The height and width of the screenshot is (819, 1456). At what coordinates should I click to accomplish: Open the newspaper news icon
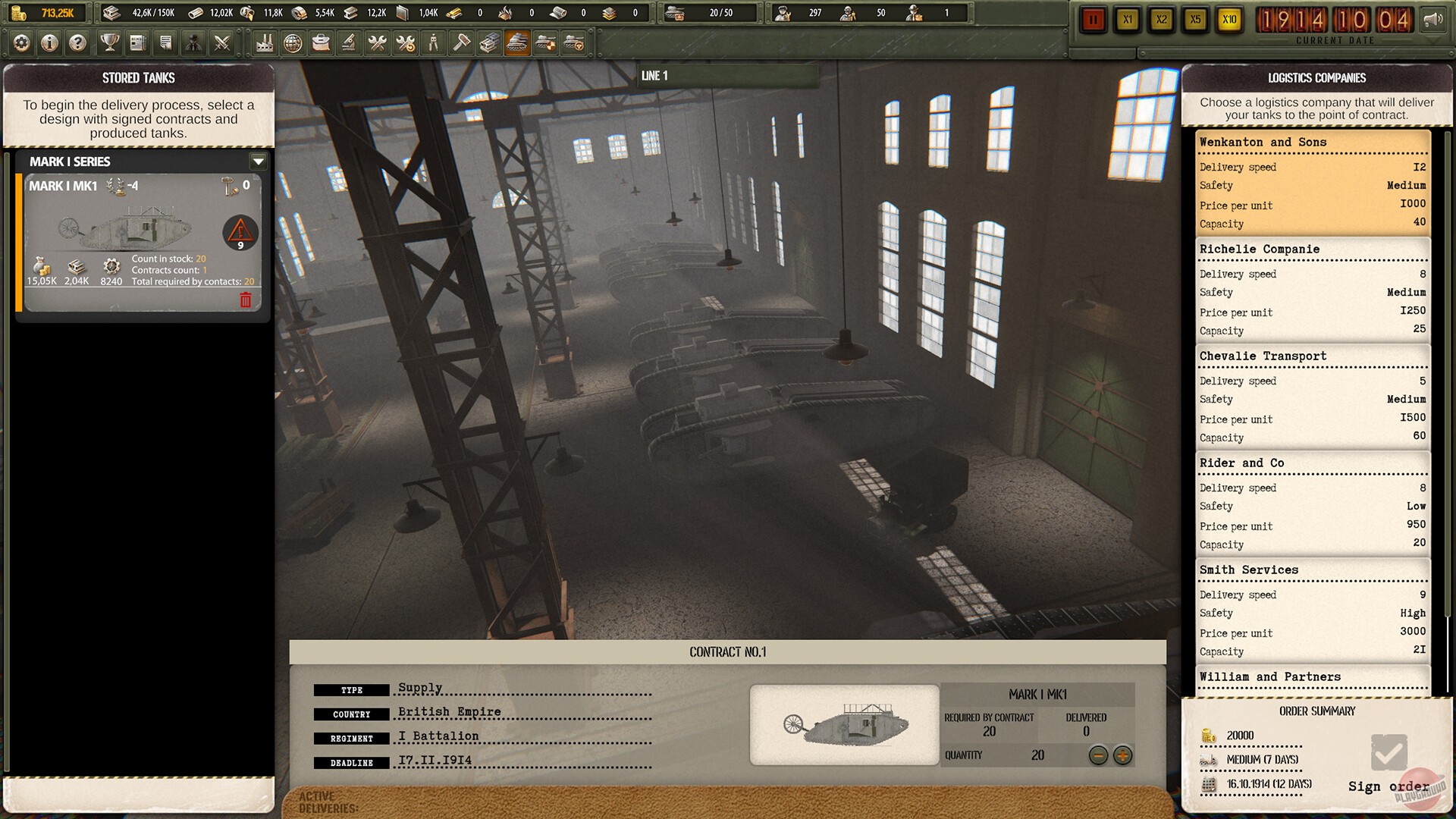(137, 43)
